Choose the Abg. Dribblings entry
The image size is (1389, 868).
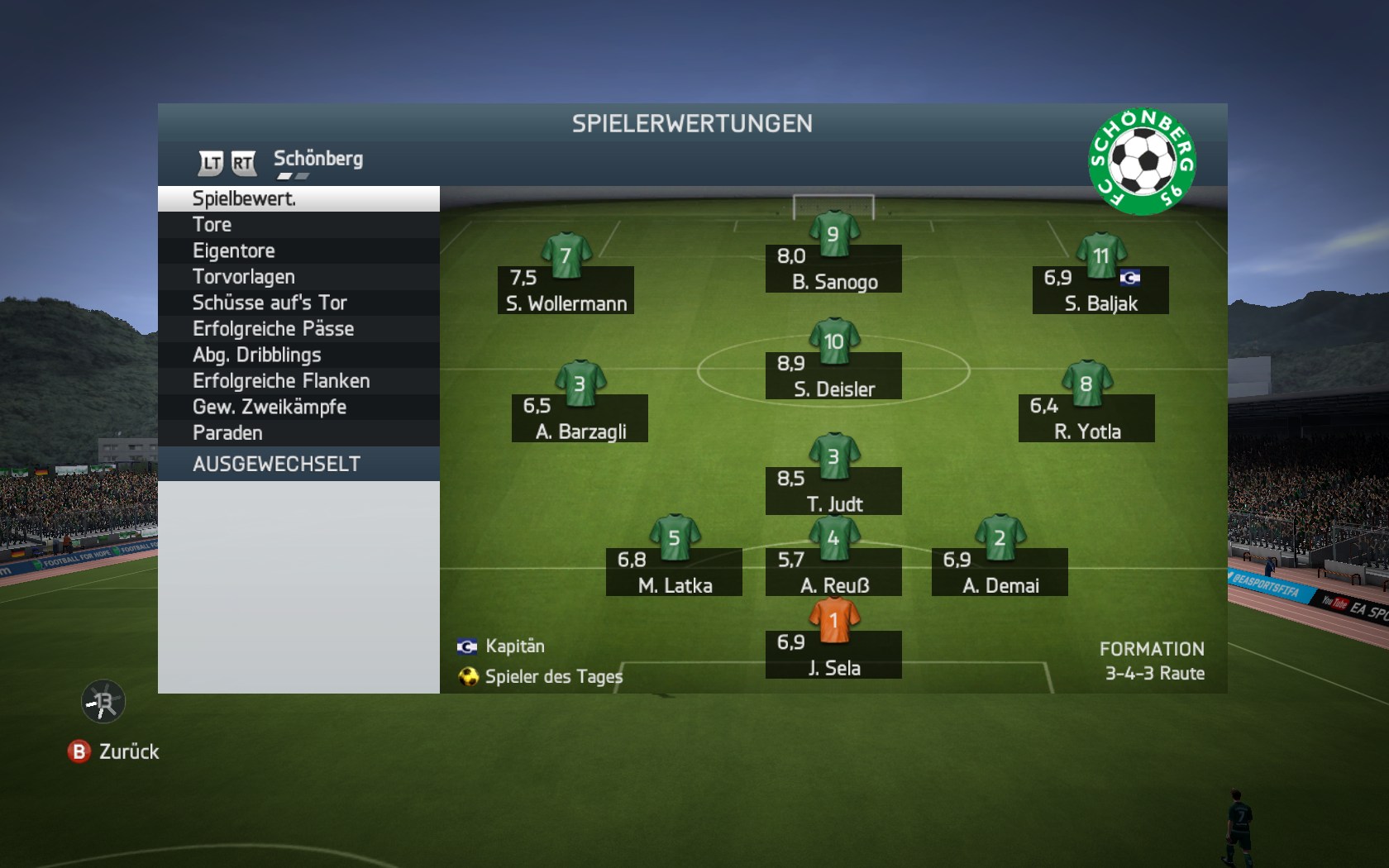(298, 355)
